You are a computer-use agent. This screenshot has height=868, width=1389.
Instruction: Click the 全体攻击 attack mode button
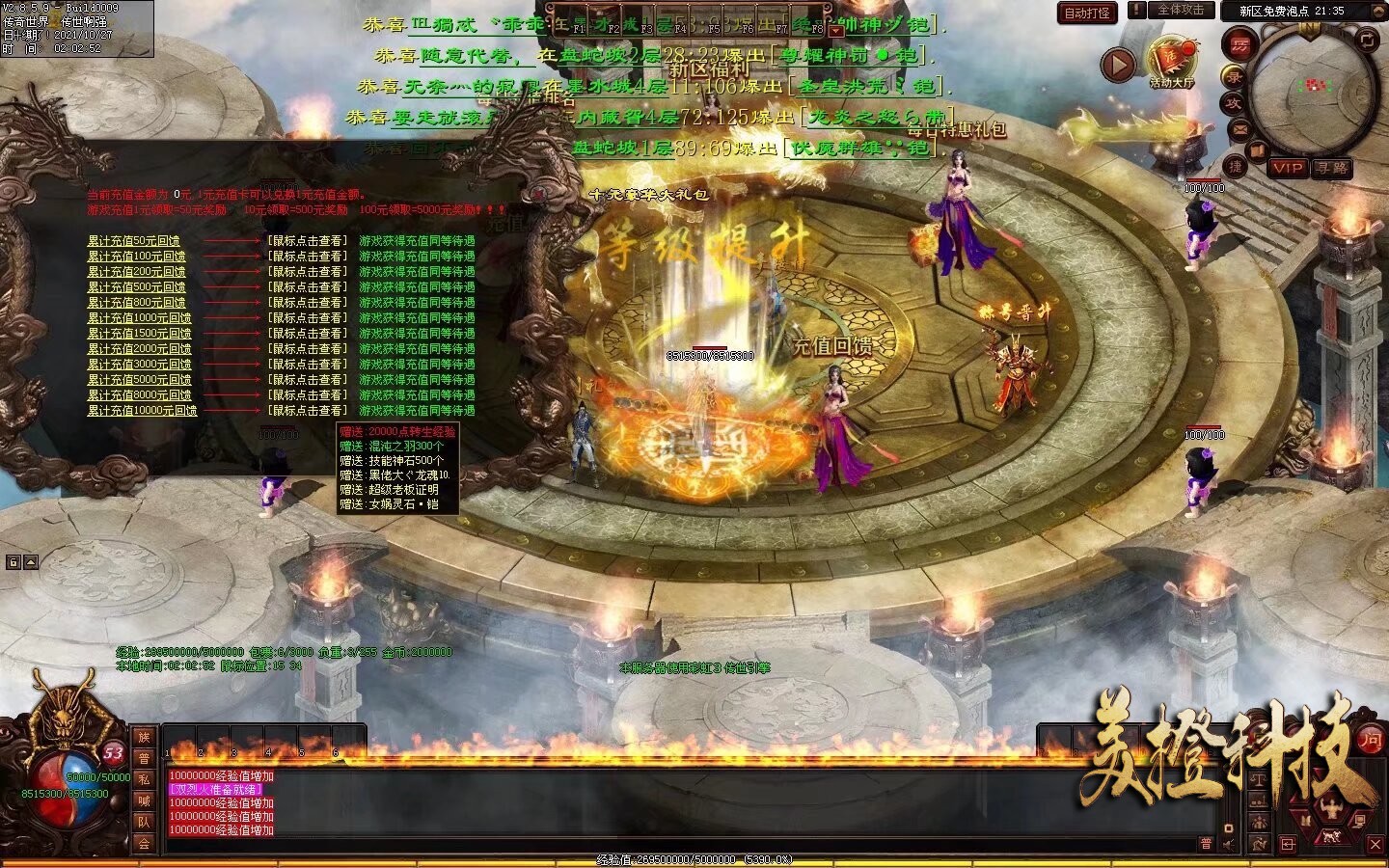pos(1180,10)
